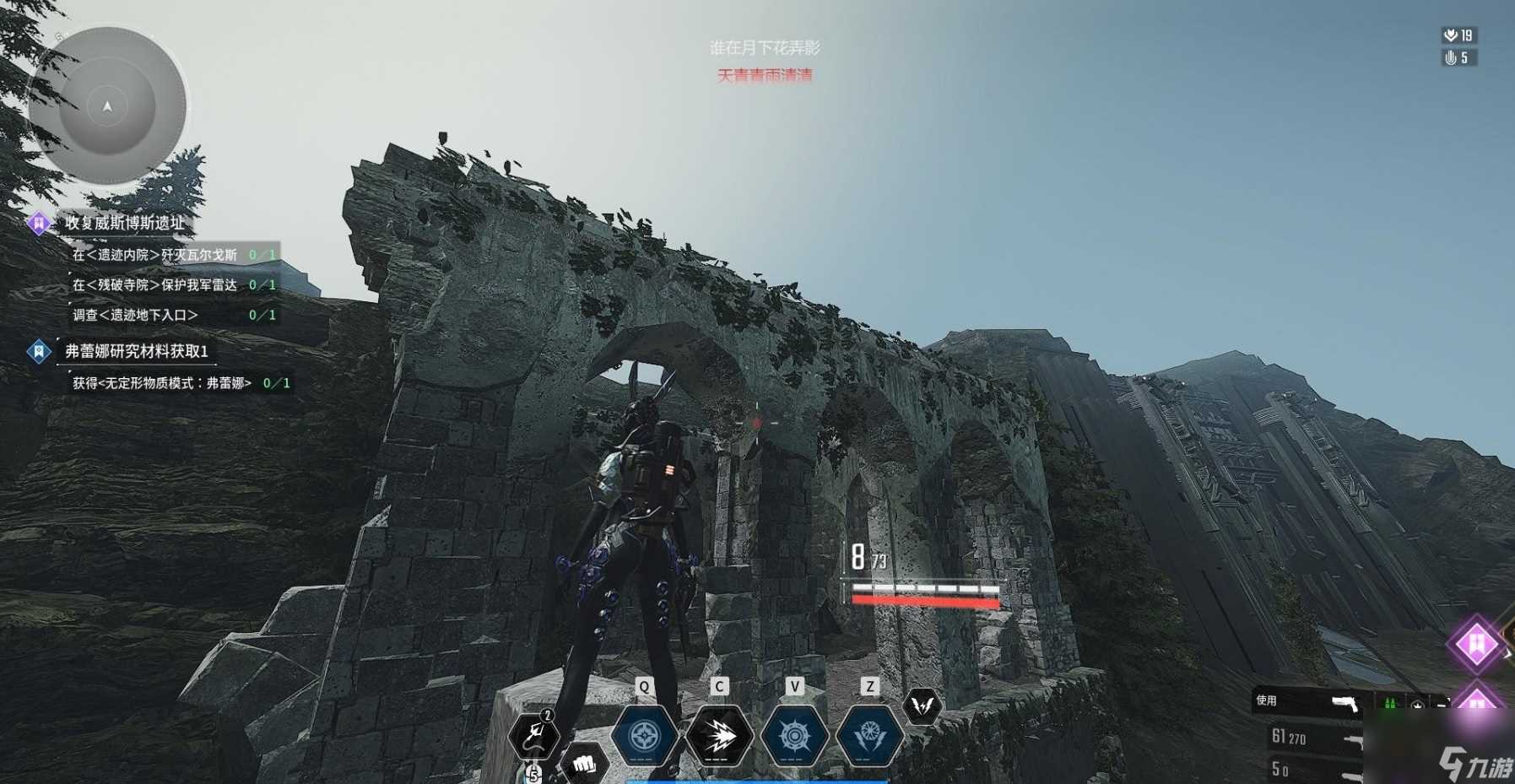Click the fist melee attack icon
Image resolution: width=1515 pixels, height=784 pixels.
coord(583,764)
